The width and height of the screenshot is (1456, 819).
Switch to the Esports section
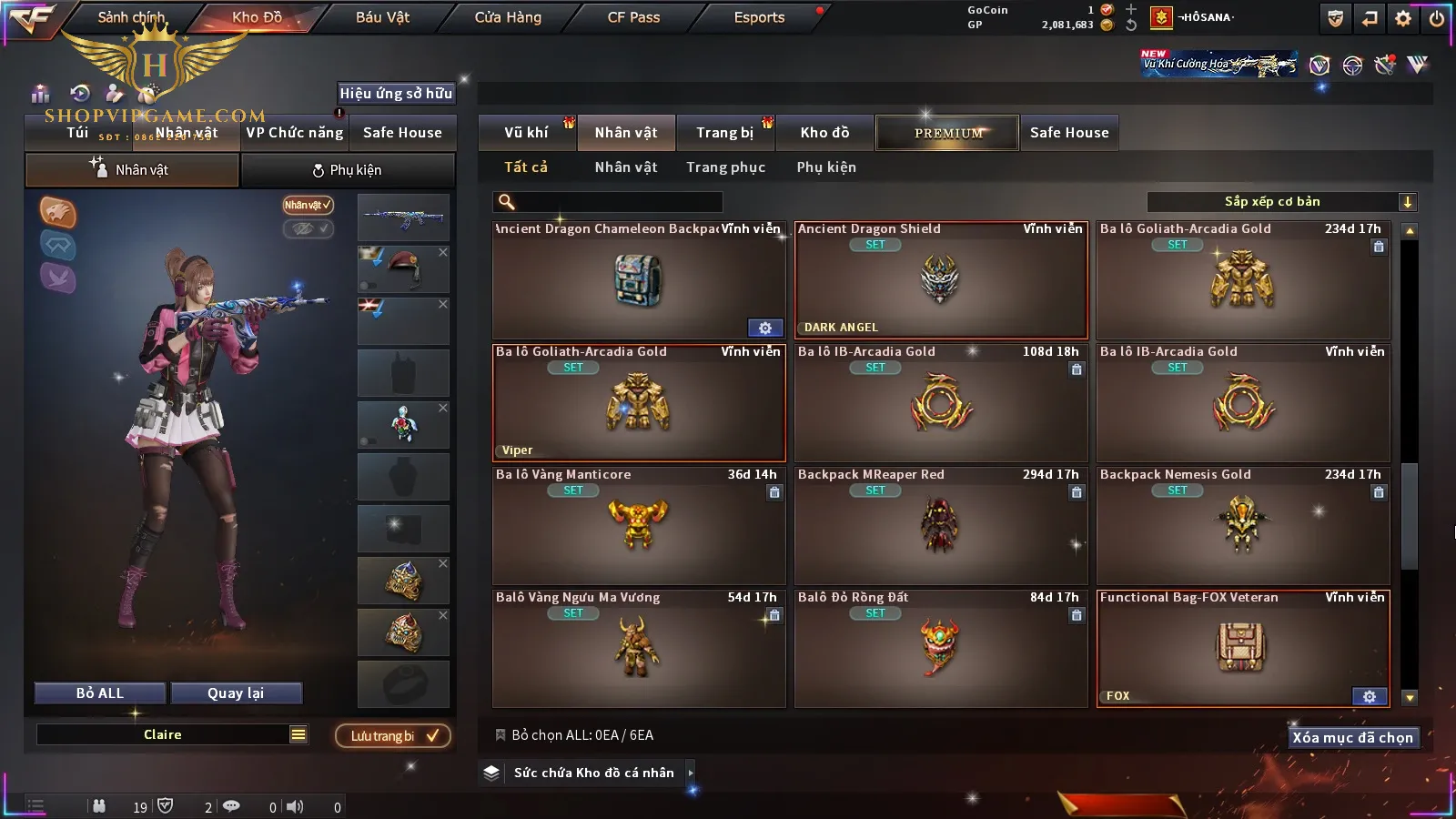click(x=759, y=17)
